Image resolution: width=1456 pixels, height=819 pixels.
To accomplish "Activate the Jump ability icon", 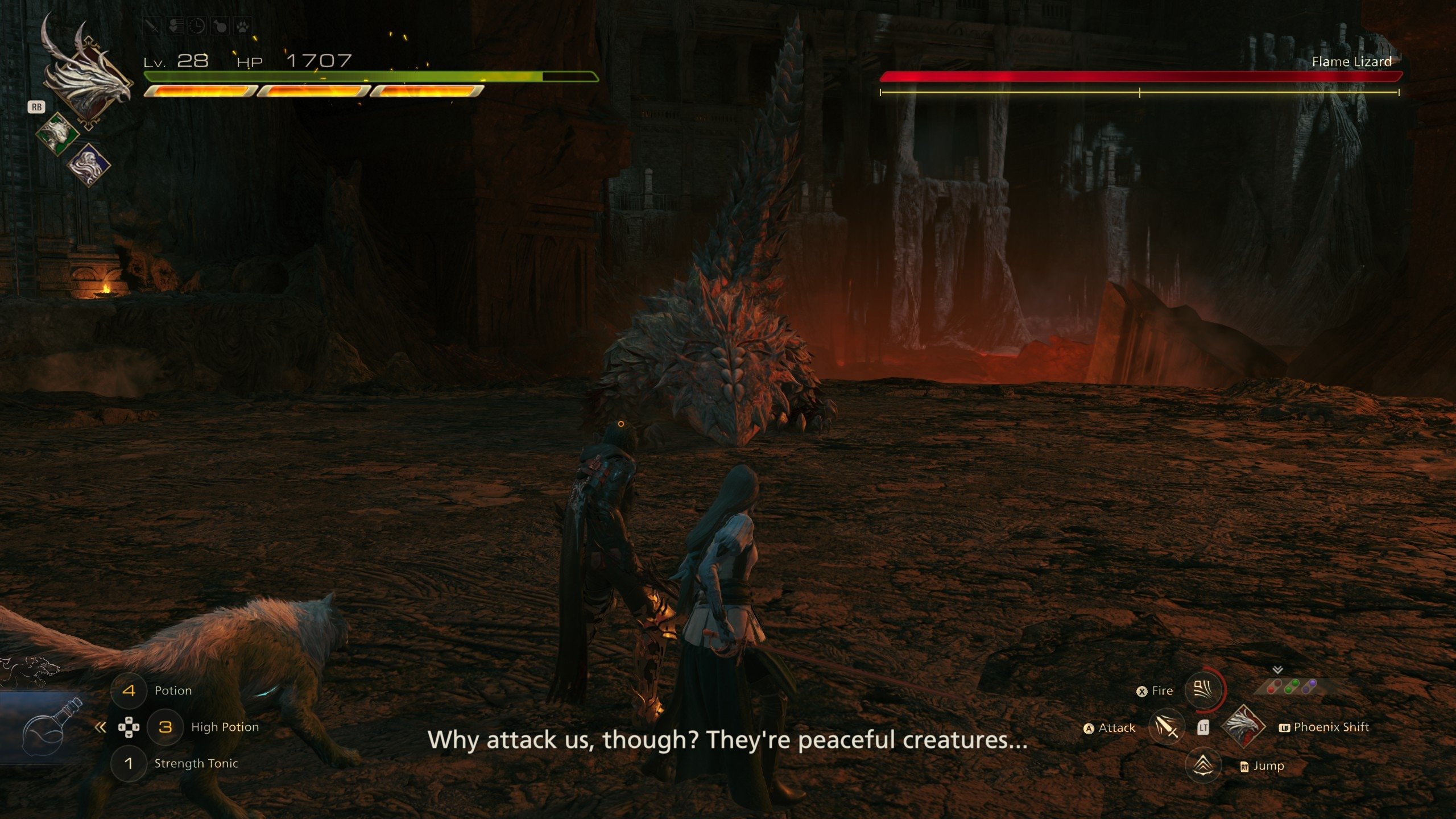I will pyautogui.click(x=1203, y=766).
